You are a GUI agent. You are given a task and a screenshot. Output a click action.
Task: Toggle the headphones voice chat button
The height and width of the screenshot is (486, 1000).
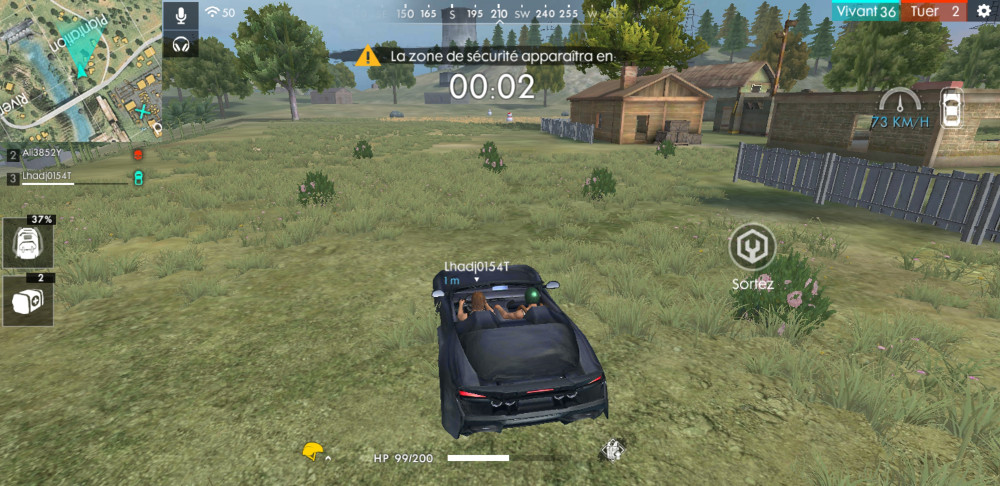181,44
